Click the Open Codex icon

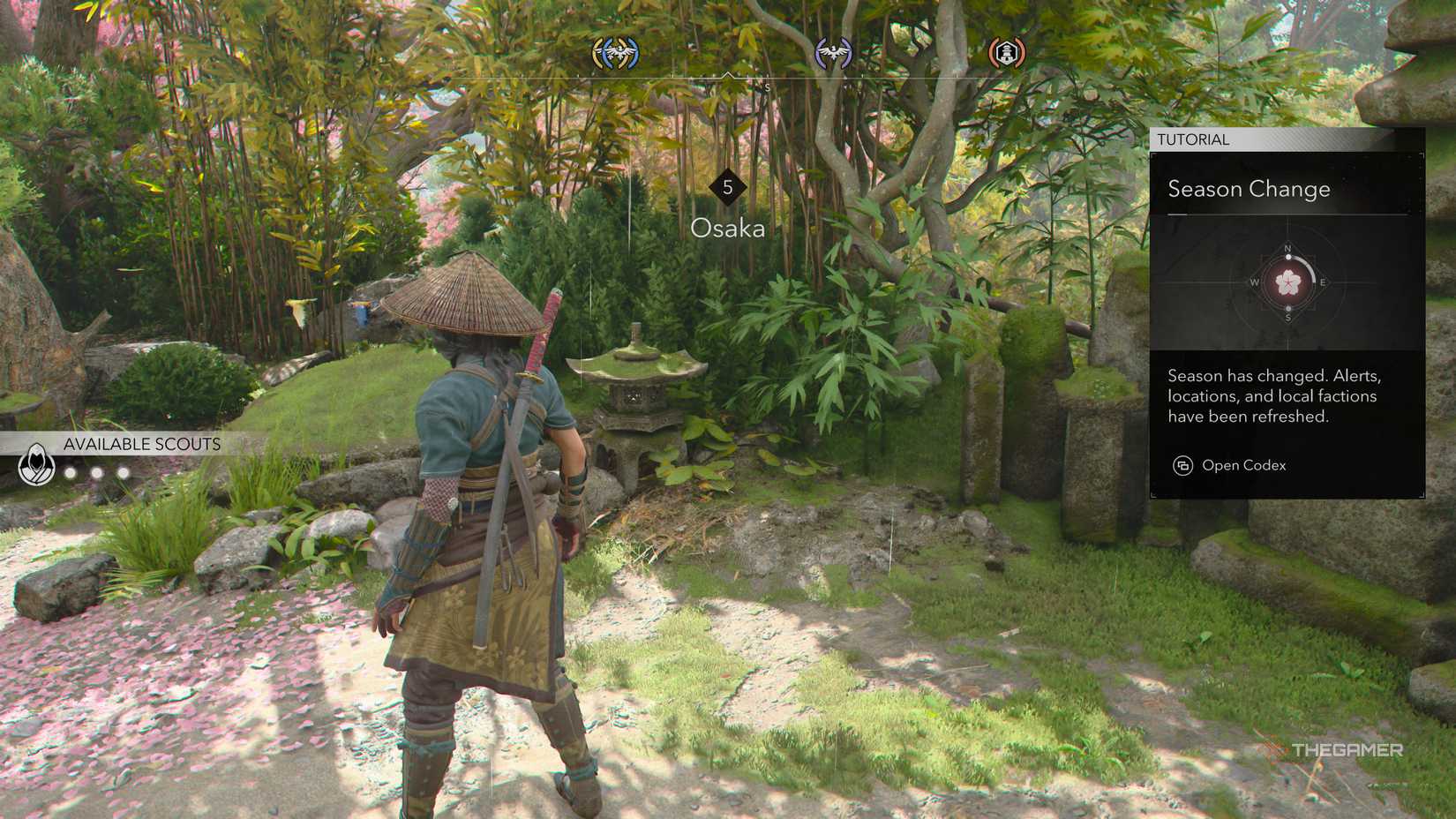[1182, 465]
